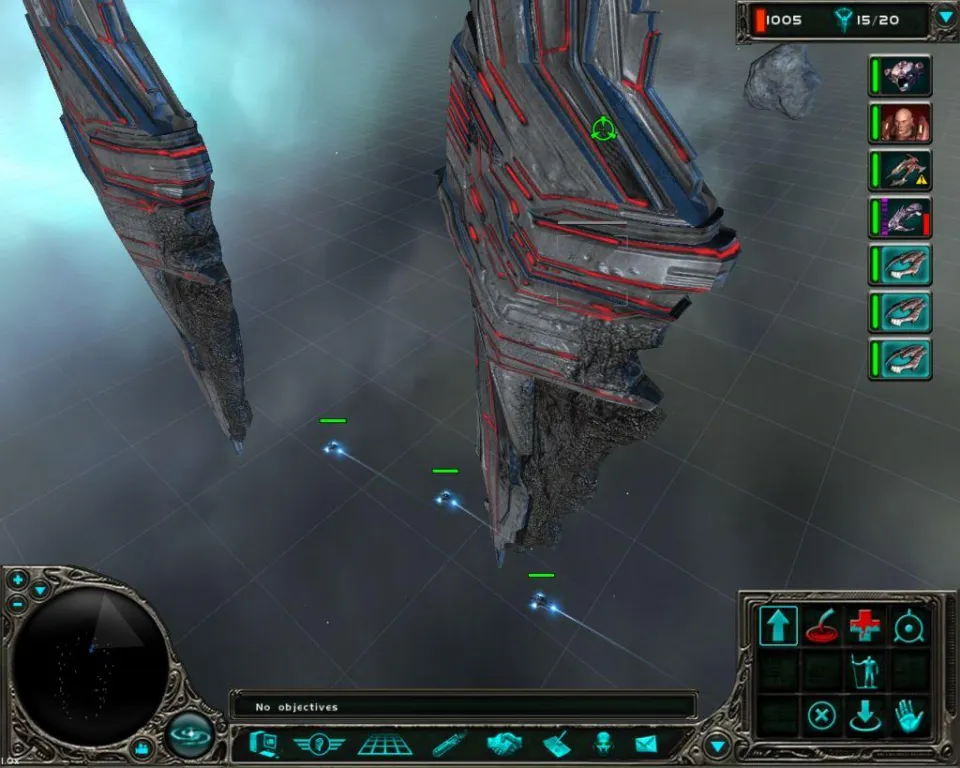960x768 pixels.
Task: Toggle the camera button below the radar
Action: coord(143,747)
